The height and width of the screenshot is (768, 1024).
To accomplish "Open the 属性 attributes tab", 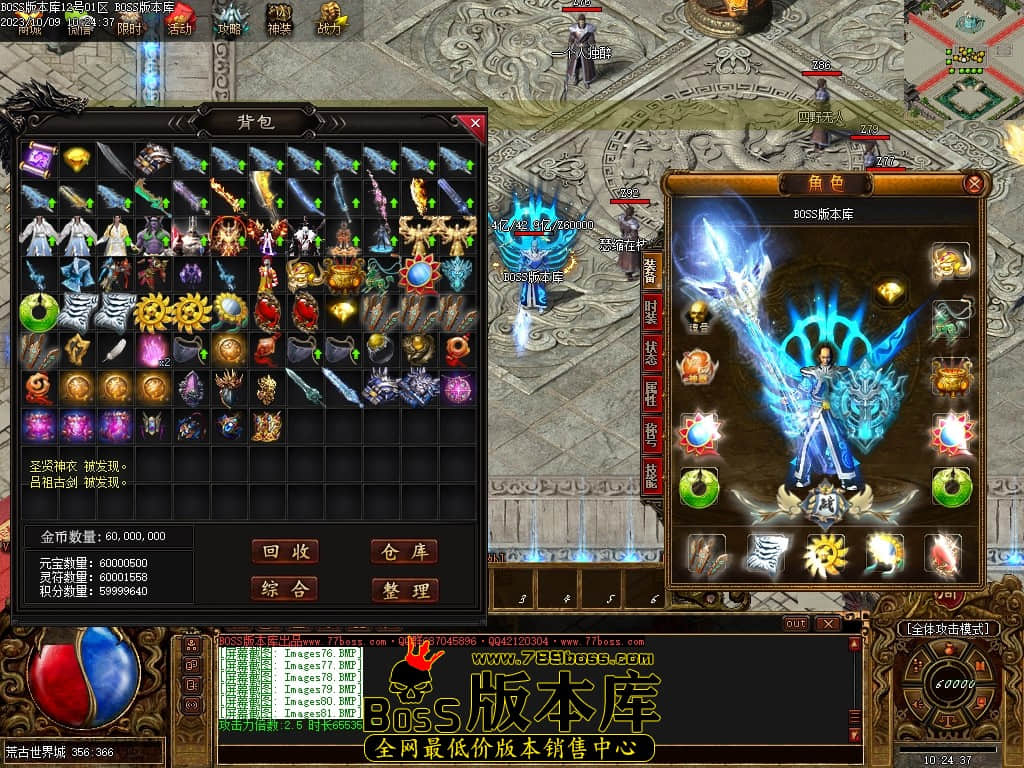I will [x=651, y=395].
